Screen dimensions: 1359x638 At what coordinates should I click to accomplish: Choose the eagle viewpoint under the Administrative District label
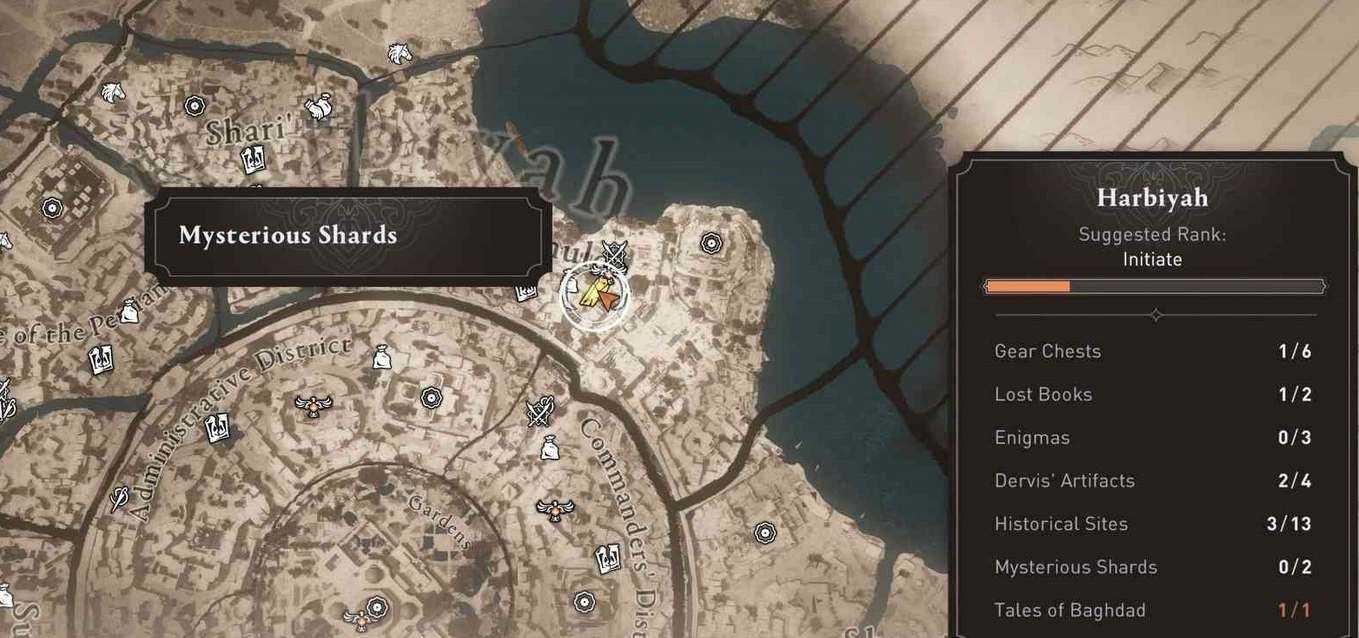pyautogui.click(x=312, y=404)
